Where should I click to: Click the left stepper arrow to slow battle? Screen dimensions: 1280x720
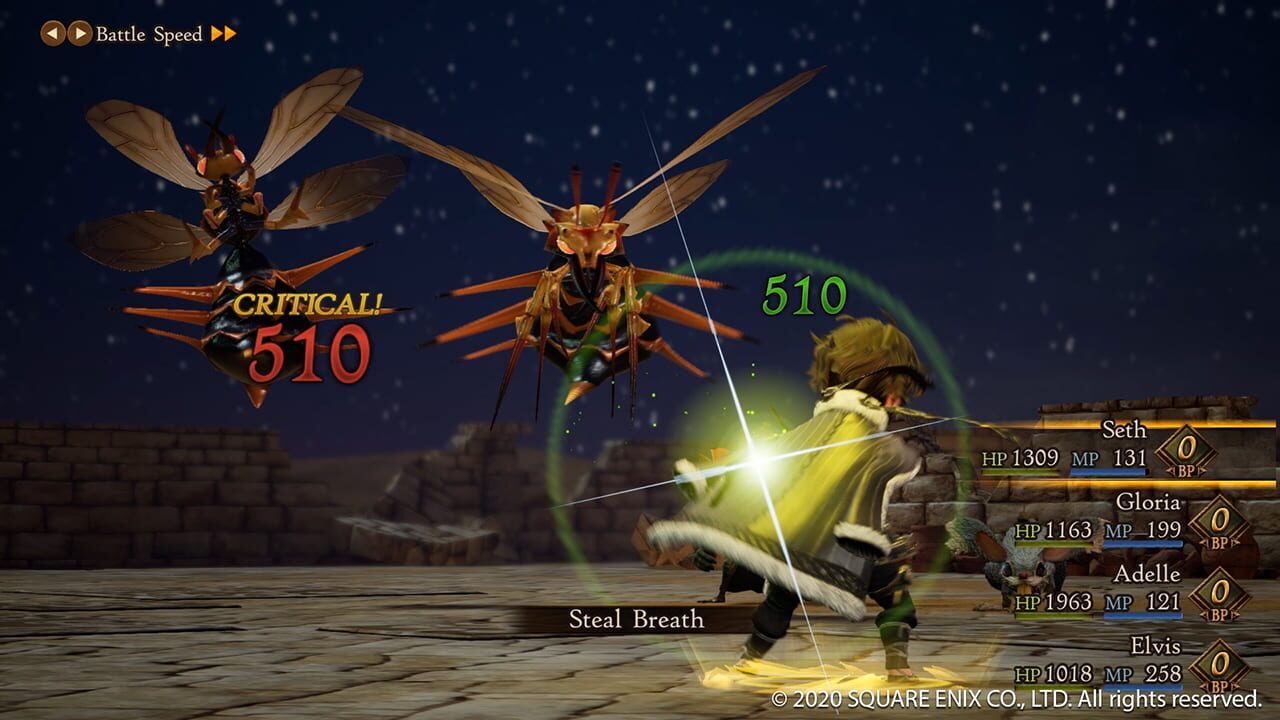[54, 32]
